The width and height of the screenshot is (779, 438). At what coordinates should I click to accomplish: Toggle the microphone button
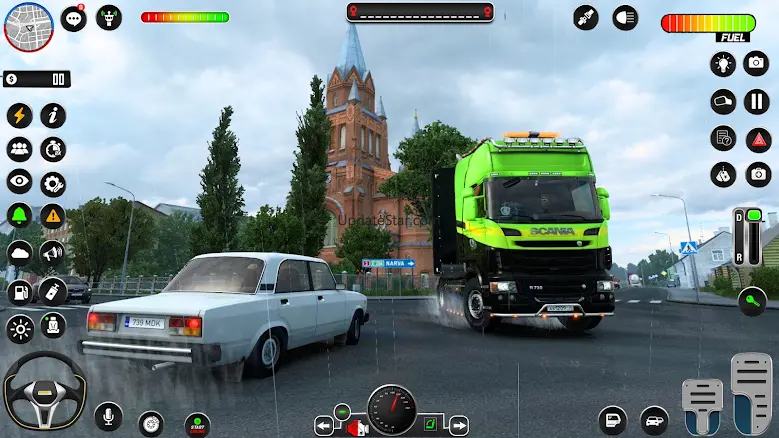pos(108,415)
